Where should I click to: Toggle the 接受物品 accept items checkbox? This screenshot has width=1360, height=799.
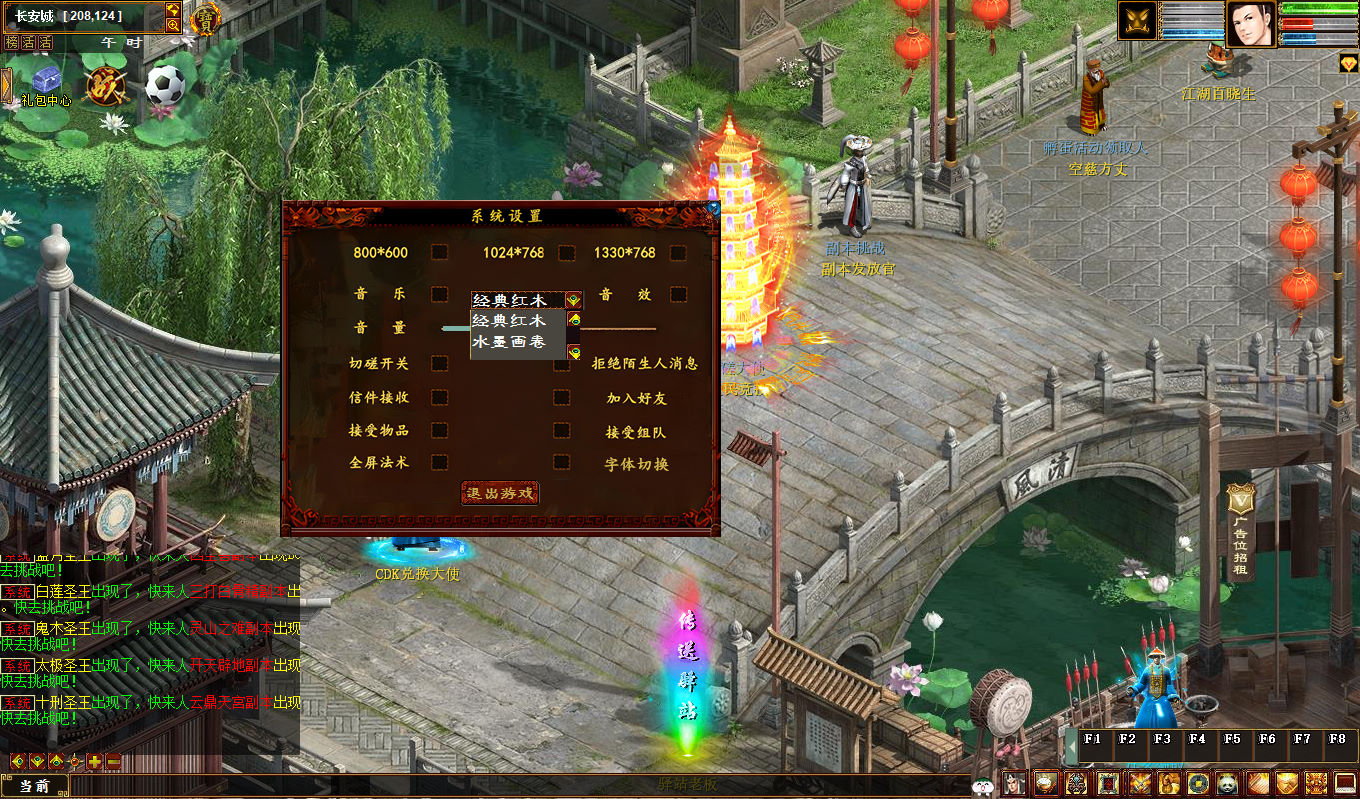[x=439, y=430]
